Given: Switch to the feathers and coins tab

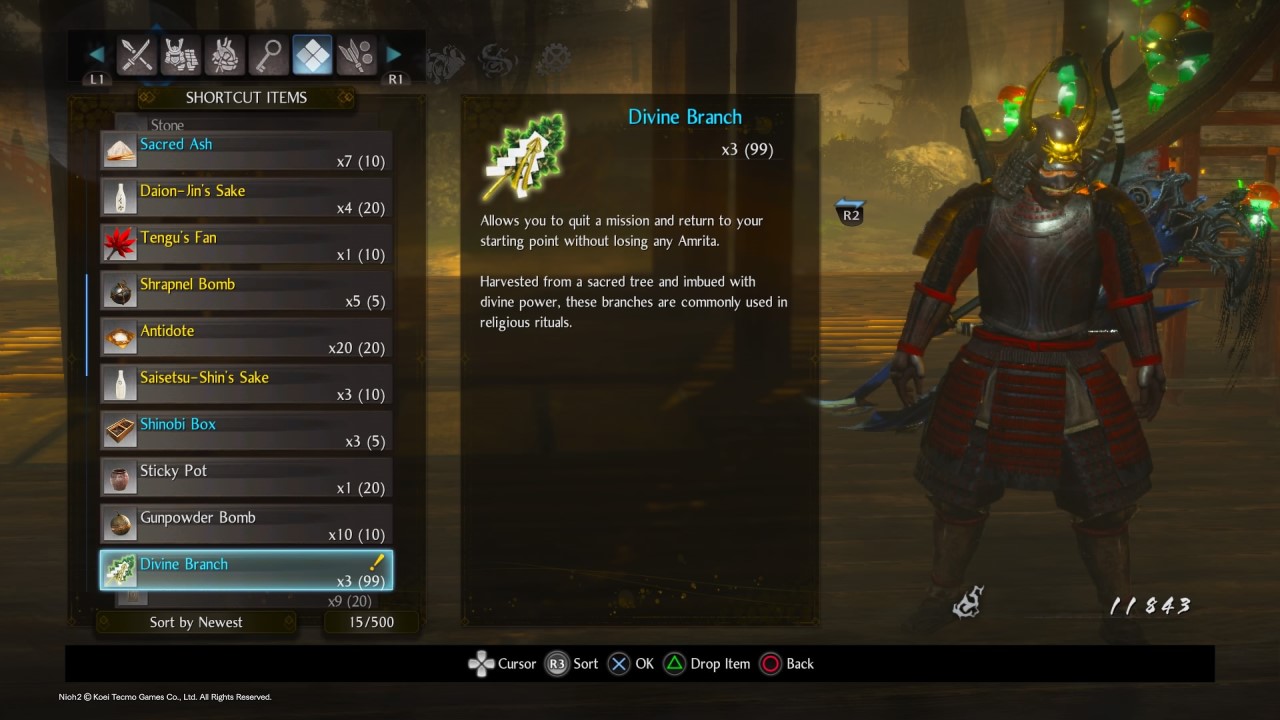Looking at the screenshot, I should pos(356,56).
